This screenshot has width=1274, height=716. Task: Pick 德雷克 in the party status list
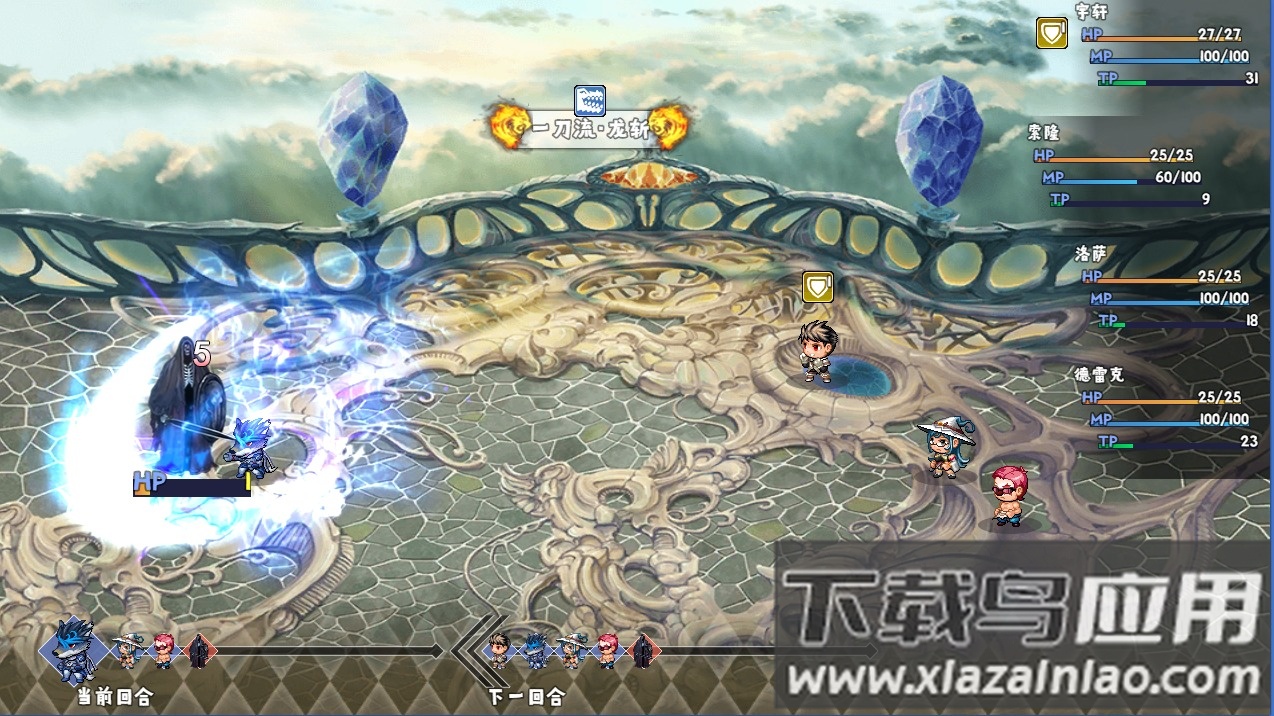coord(1099,375)
